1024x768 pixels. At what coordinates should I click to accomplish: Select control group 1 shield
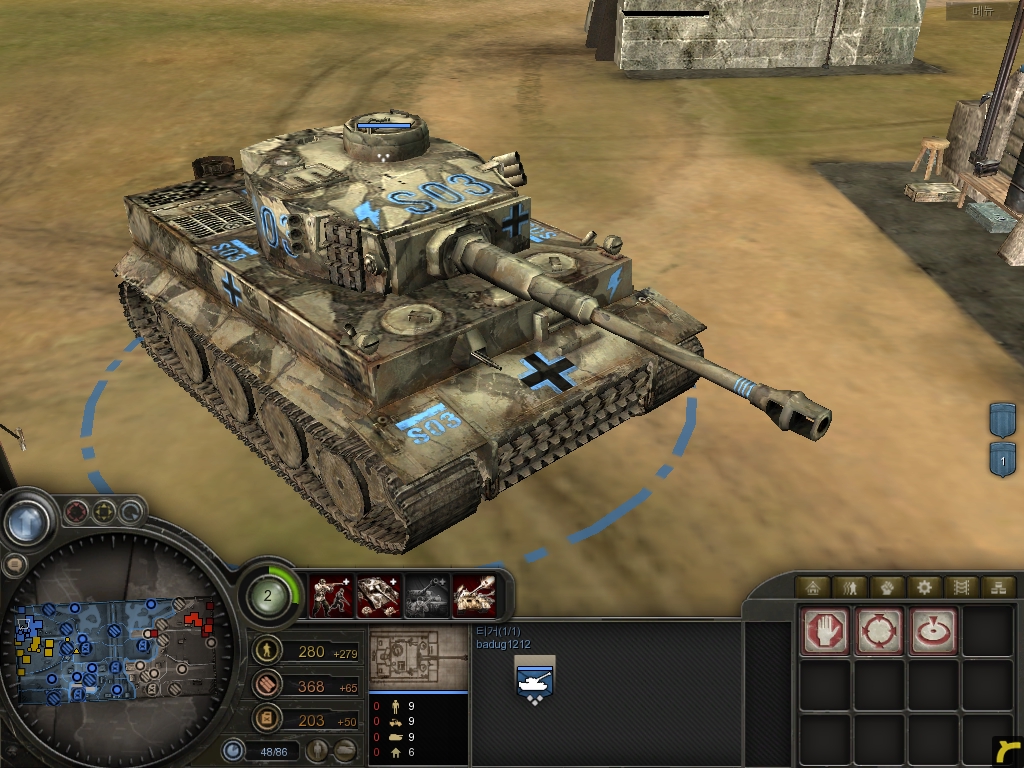[1002, 459]
